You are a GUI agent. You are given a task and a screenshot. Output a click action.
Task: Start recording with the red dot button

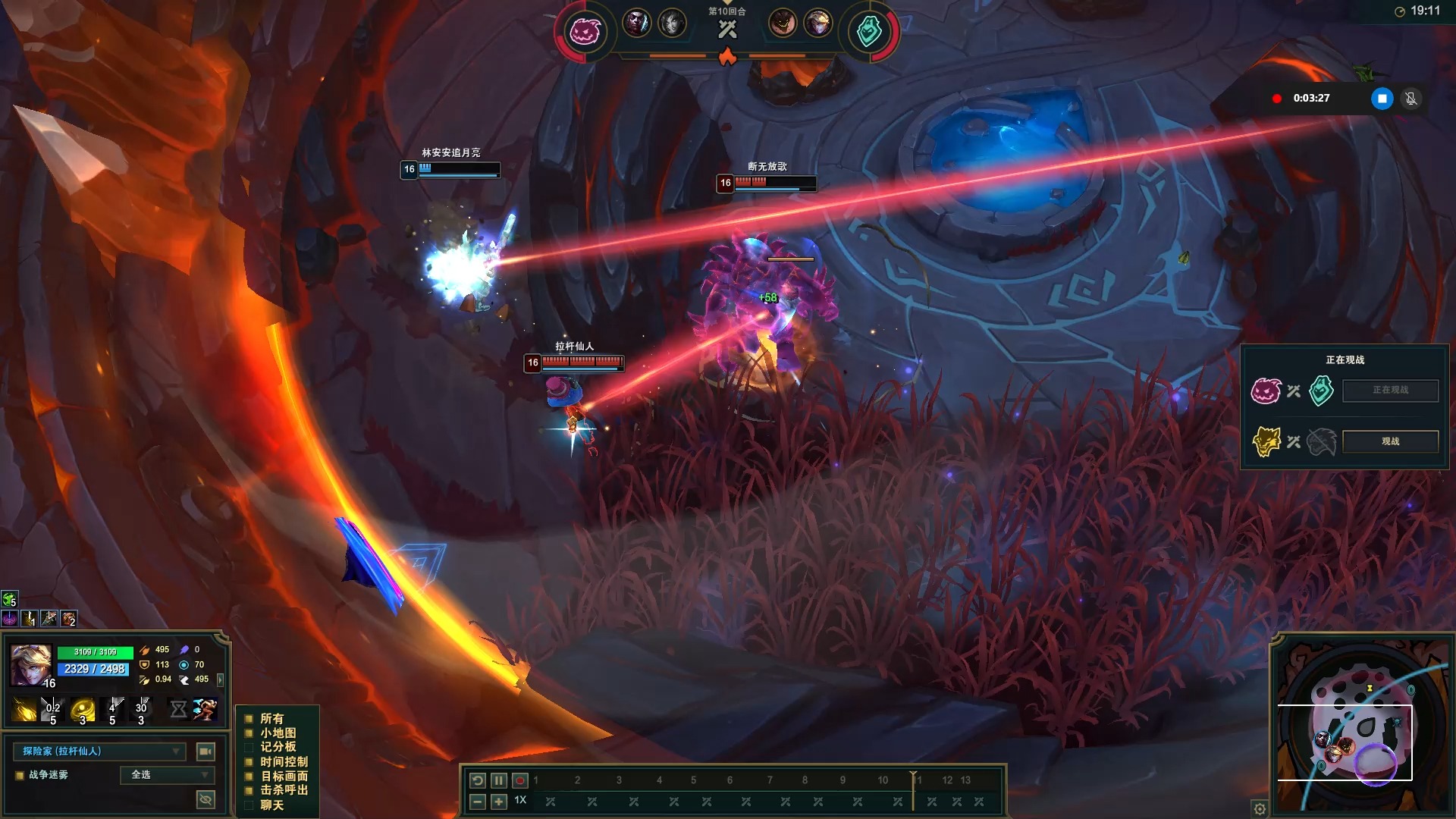click(x=519, y=780)
